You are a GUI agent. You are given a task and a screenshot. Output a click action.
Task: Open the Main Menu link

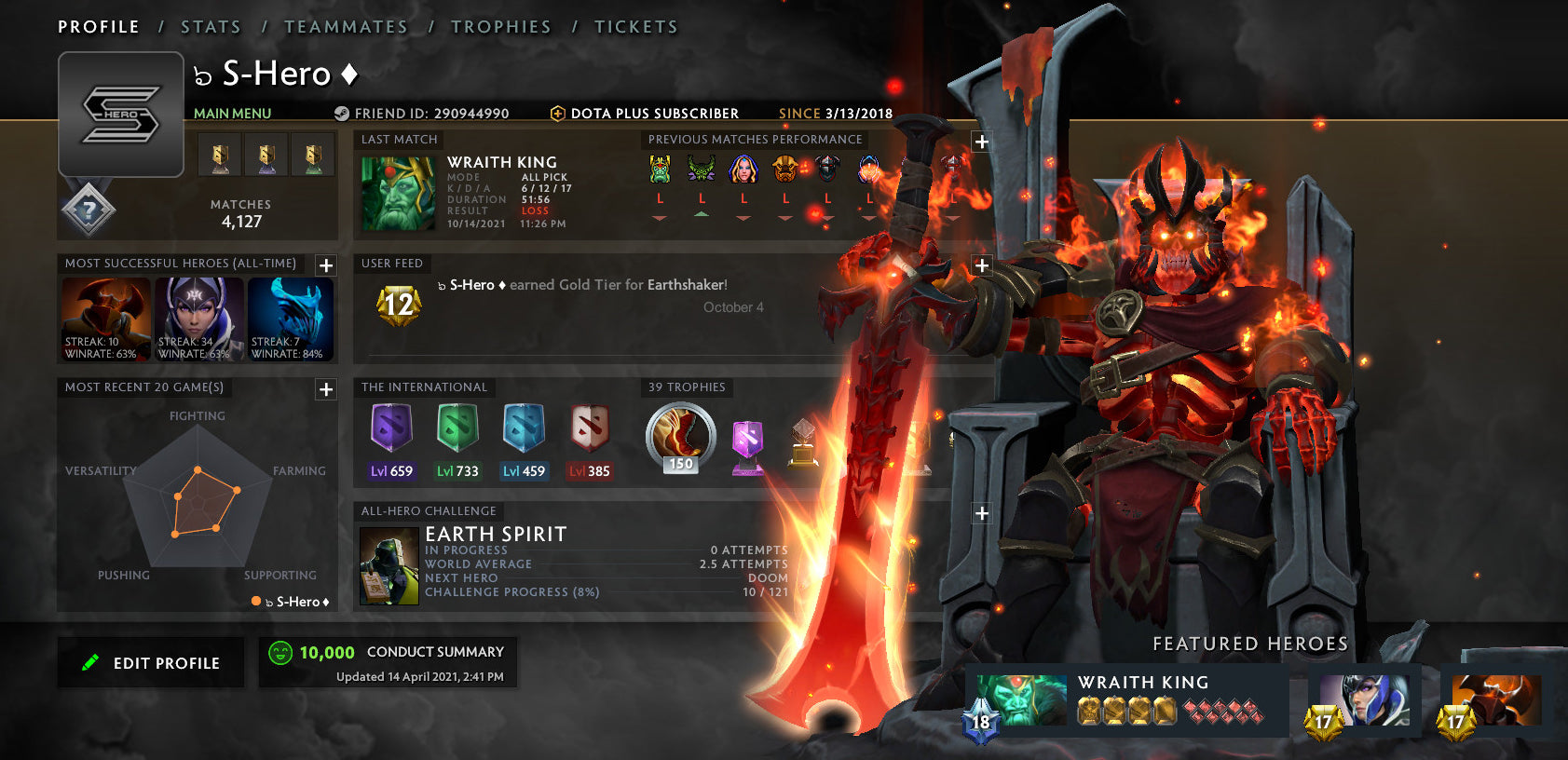[232, 113]
